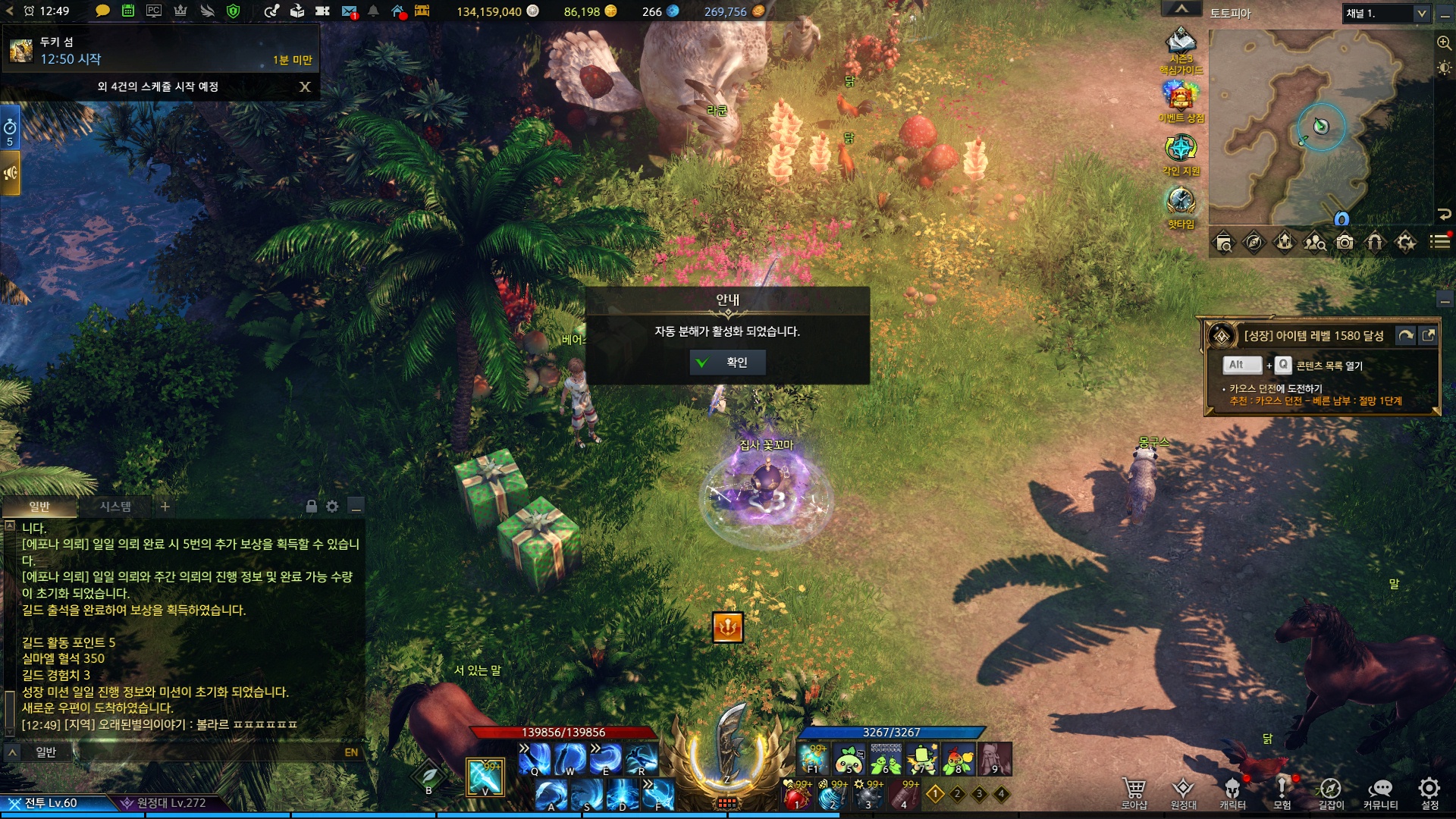The width and height of the screenshot is (1456, 819).
Task: Open the 설정 settings menu
Action: click(x=1429, y=792)
